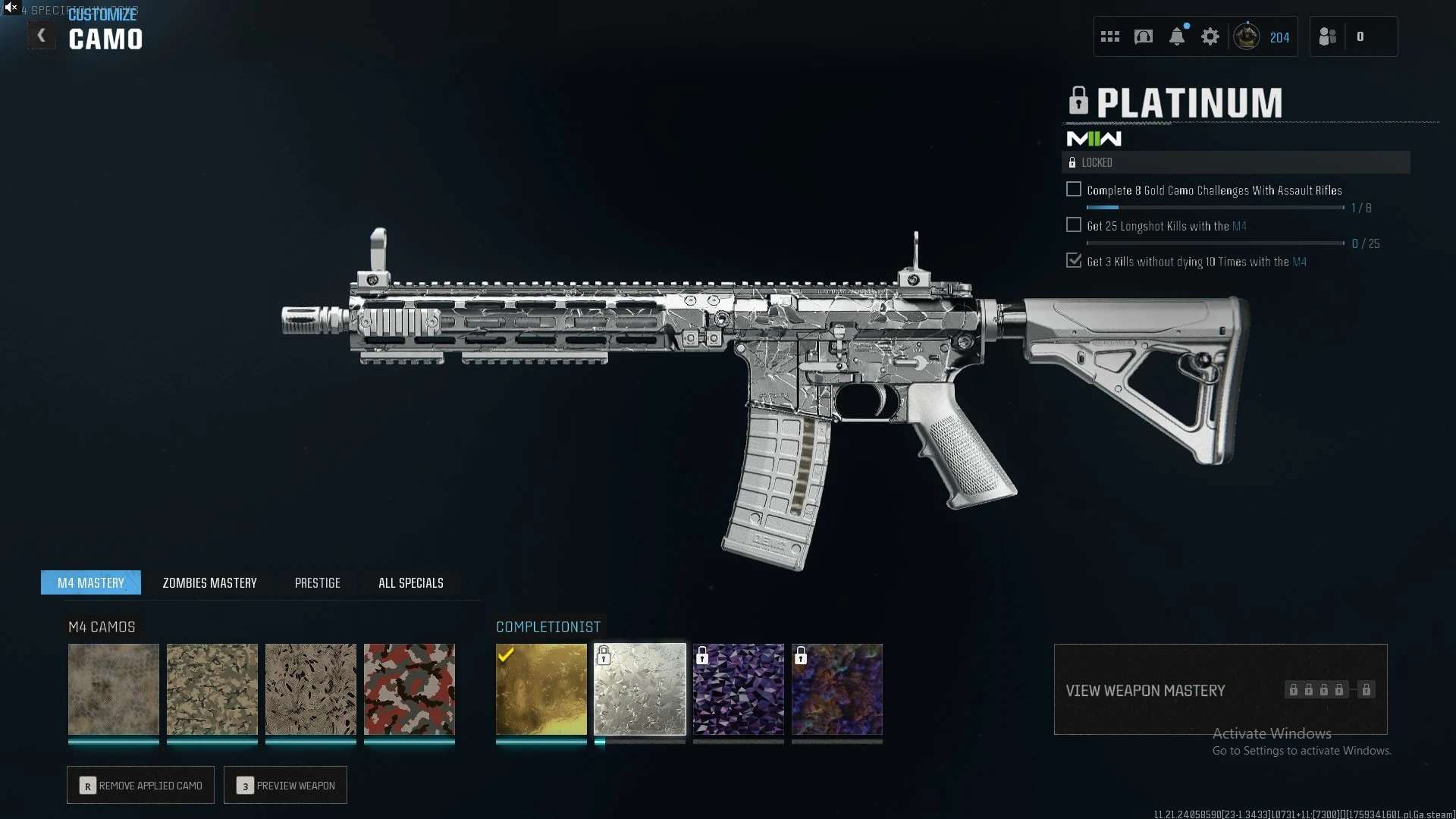The image size is (1456, 819).
Task: Open the friends social panel
Action: point(1328,36)
